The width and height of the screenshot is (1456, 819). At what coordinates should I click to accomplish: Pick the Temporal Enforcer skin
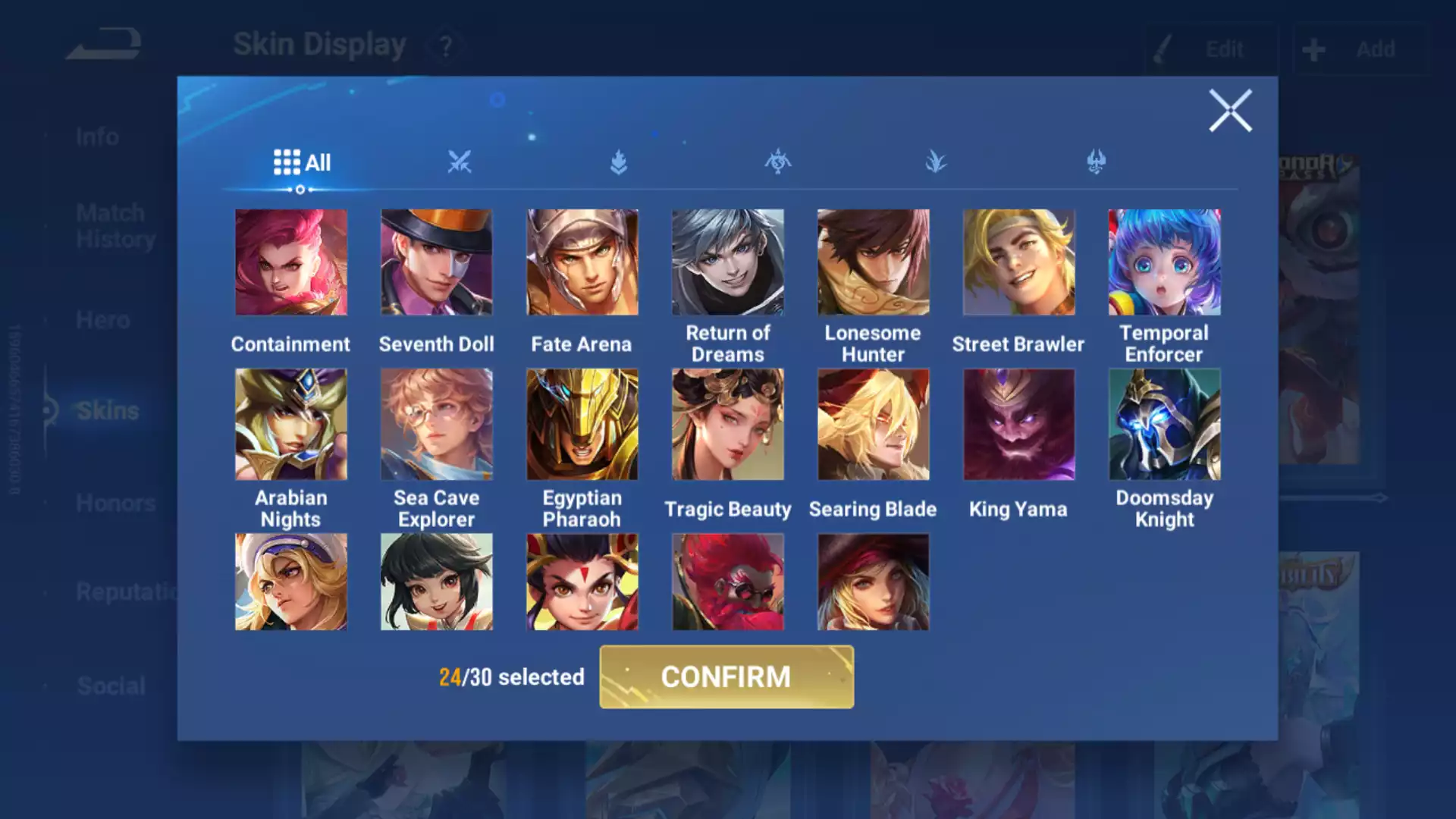[x=1164, y=262]
